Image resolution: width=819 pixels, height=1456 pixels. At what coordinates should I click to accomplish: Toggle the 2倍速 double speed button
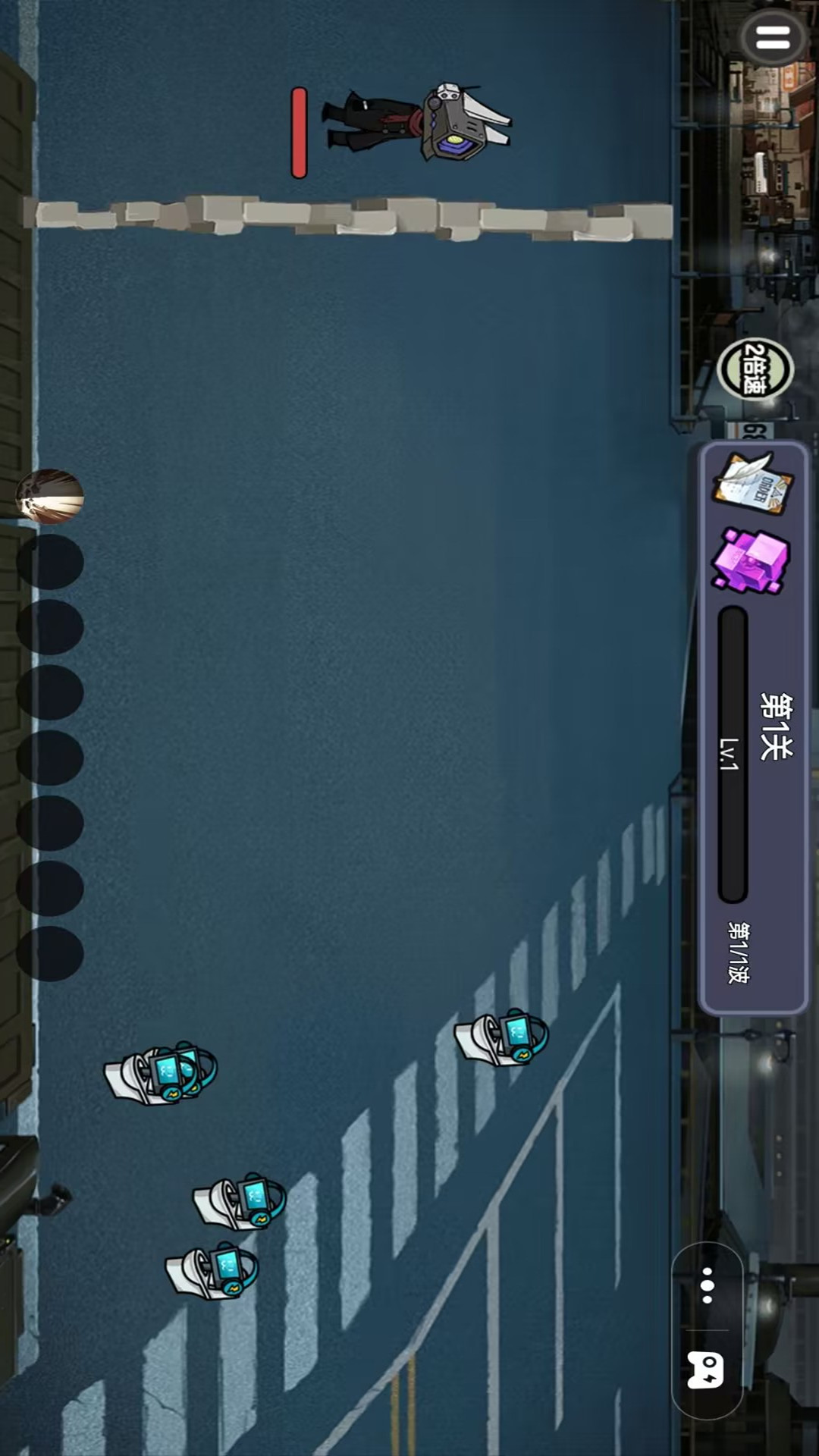[x=755, y=369]
